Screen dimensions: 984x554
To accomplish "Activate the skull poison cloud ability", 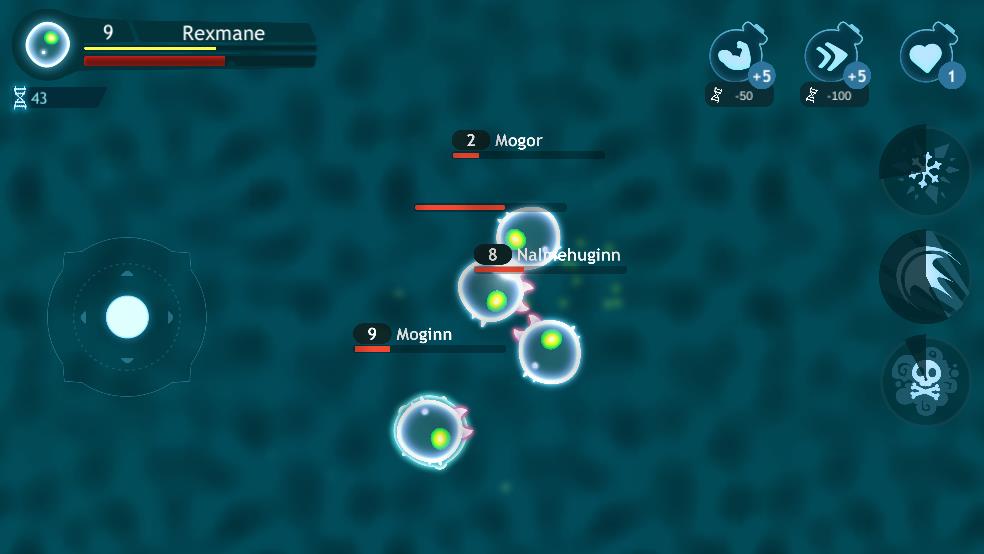I will [x=924, y=383].
